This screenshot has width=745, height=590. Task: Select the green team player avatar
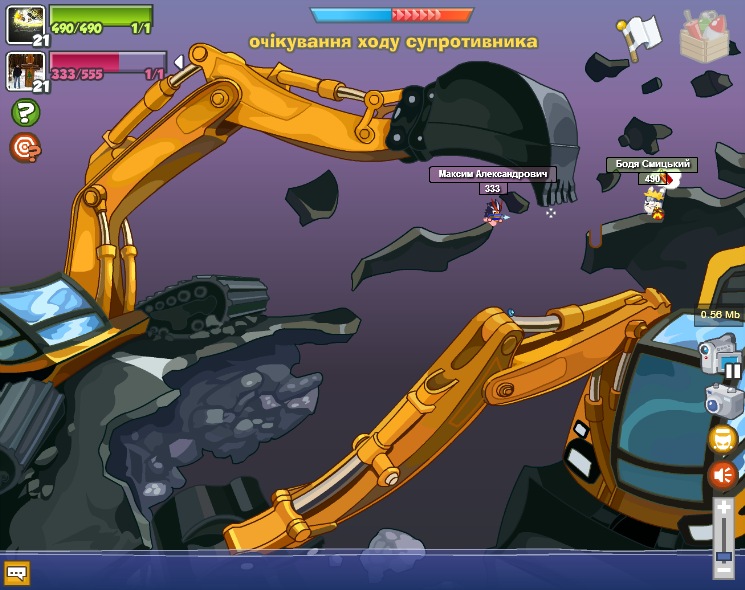click(25, 24)
